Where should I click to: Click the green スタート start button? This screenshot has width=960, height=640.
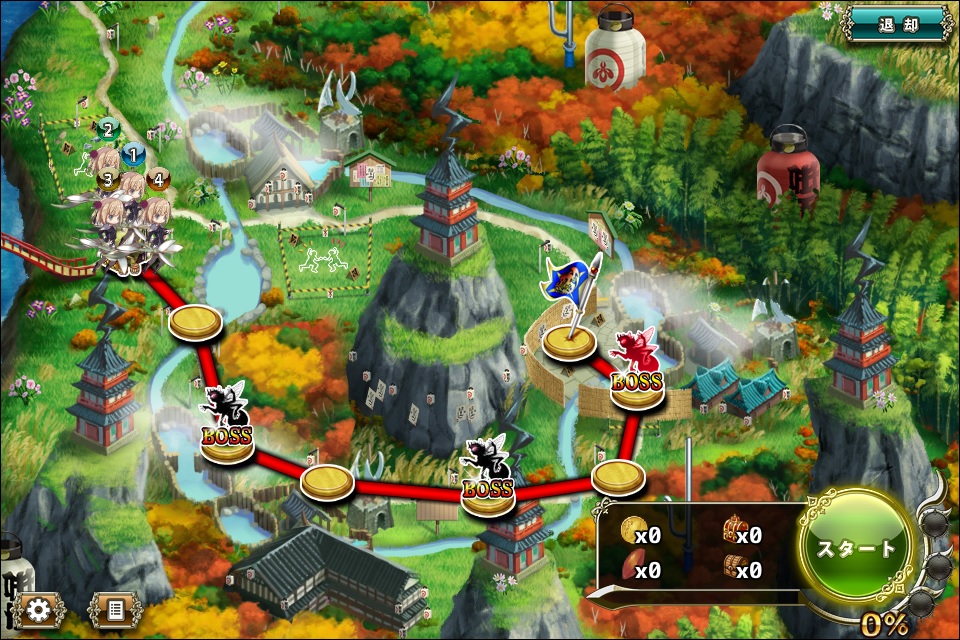[857, 549]
